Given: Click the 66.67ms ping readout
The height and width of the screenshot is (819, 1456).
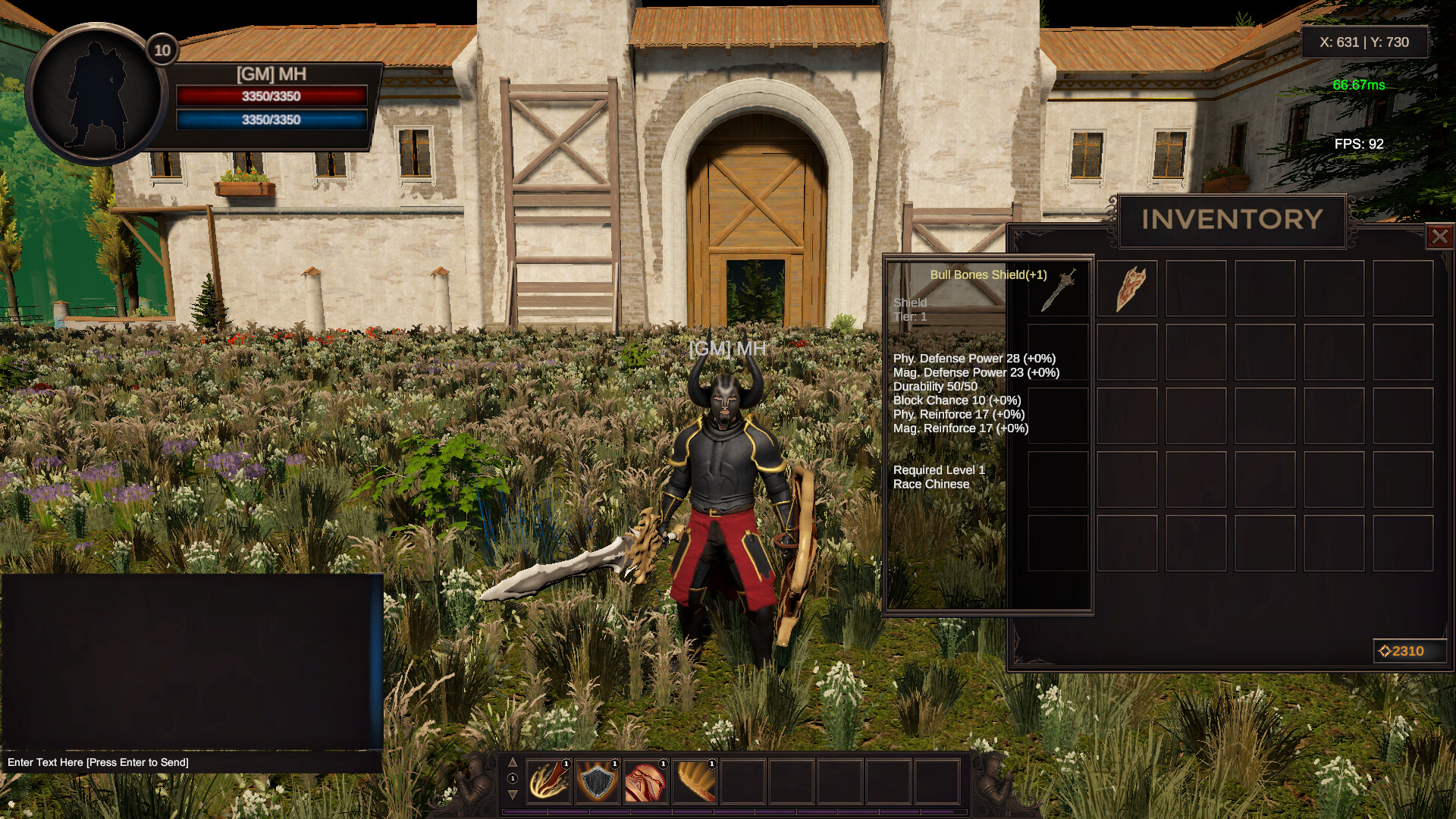Looking at the screenshot, I should click(1359, 86).
